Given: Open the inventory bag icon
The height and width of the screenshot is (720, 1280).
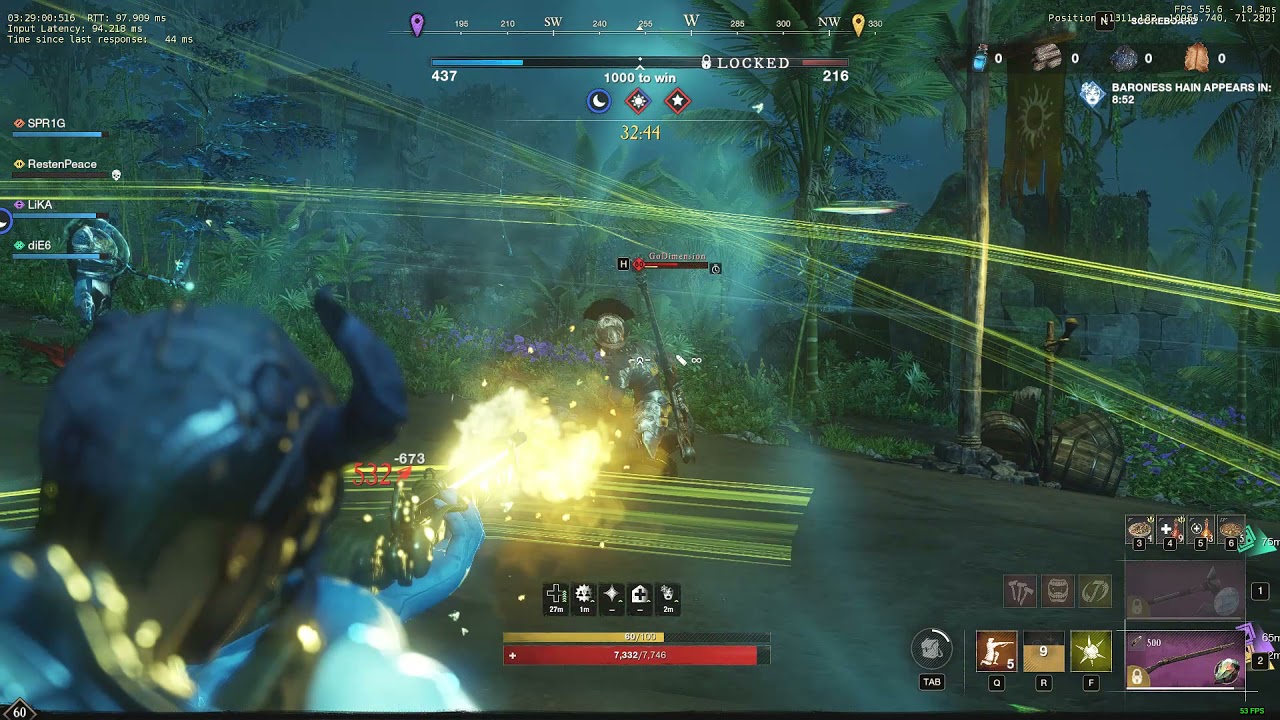Looking at the screenshot, I should 932,650.
